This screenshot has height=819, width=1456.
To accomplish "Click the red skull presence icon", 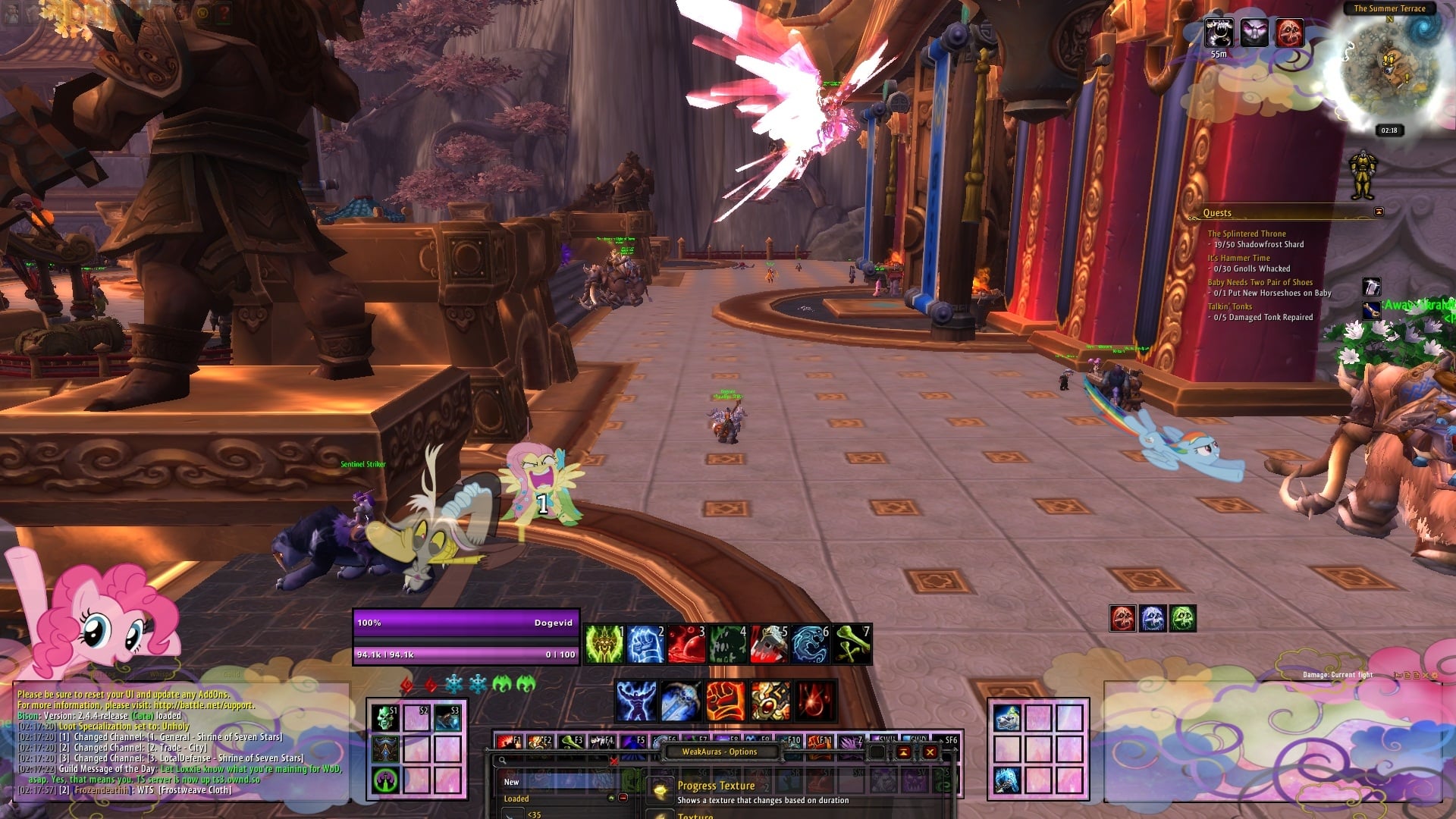I will coord(1122,619).
